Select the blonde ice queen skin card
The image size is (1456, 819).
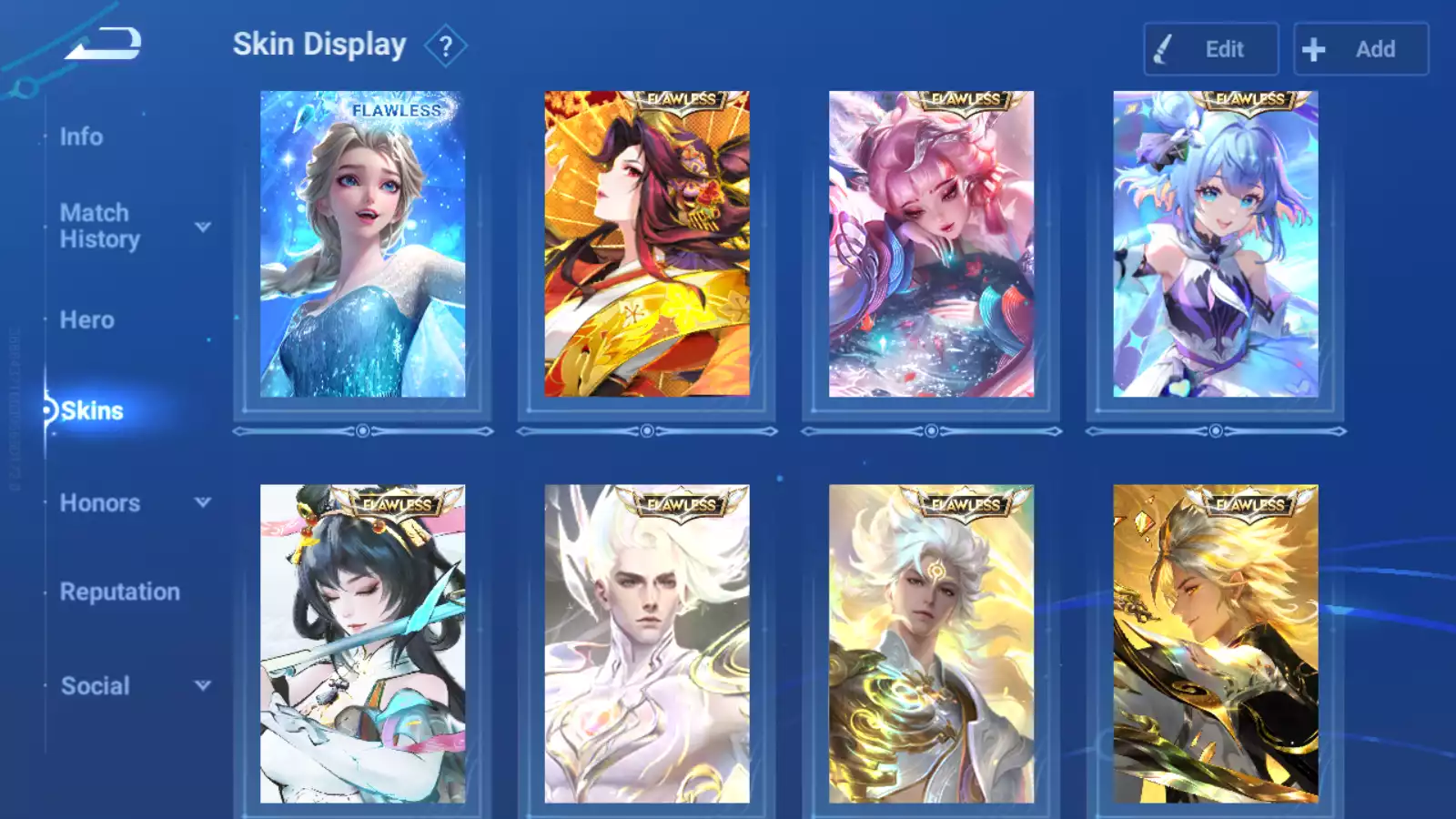[362, 244]
